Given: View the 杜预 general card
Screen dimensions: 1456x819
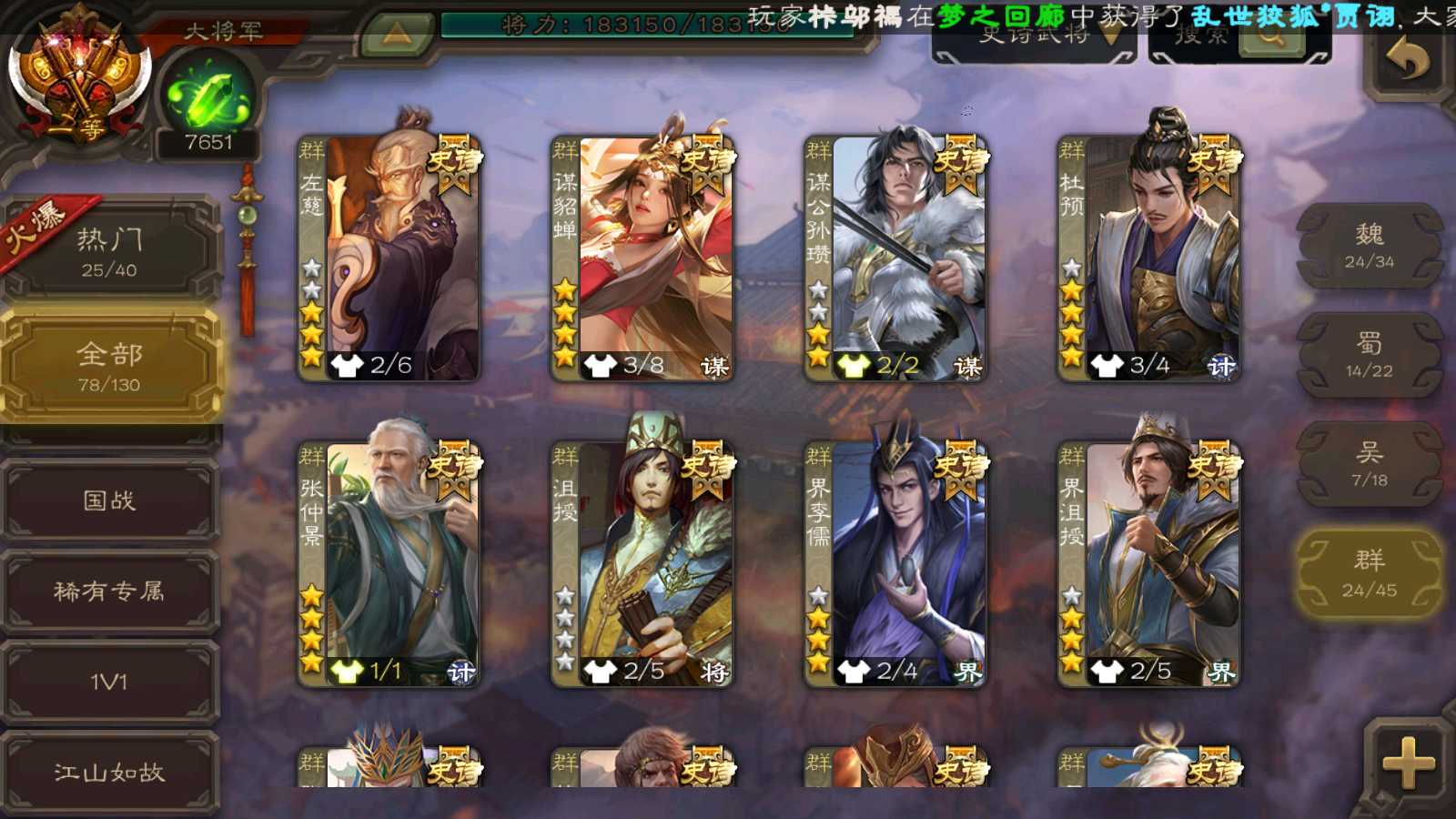Looking at the screenshot, I should pyautogui.click(x=1148, y=258).
